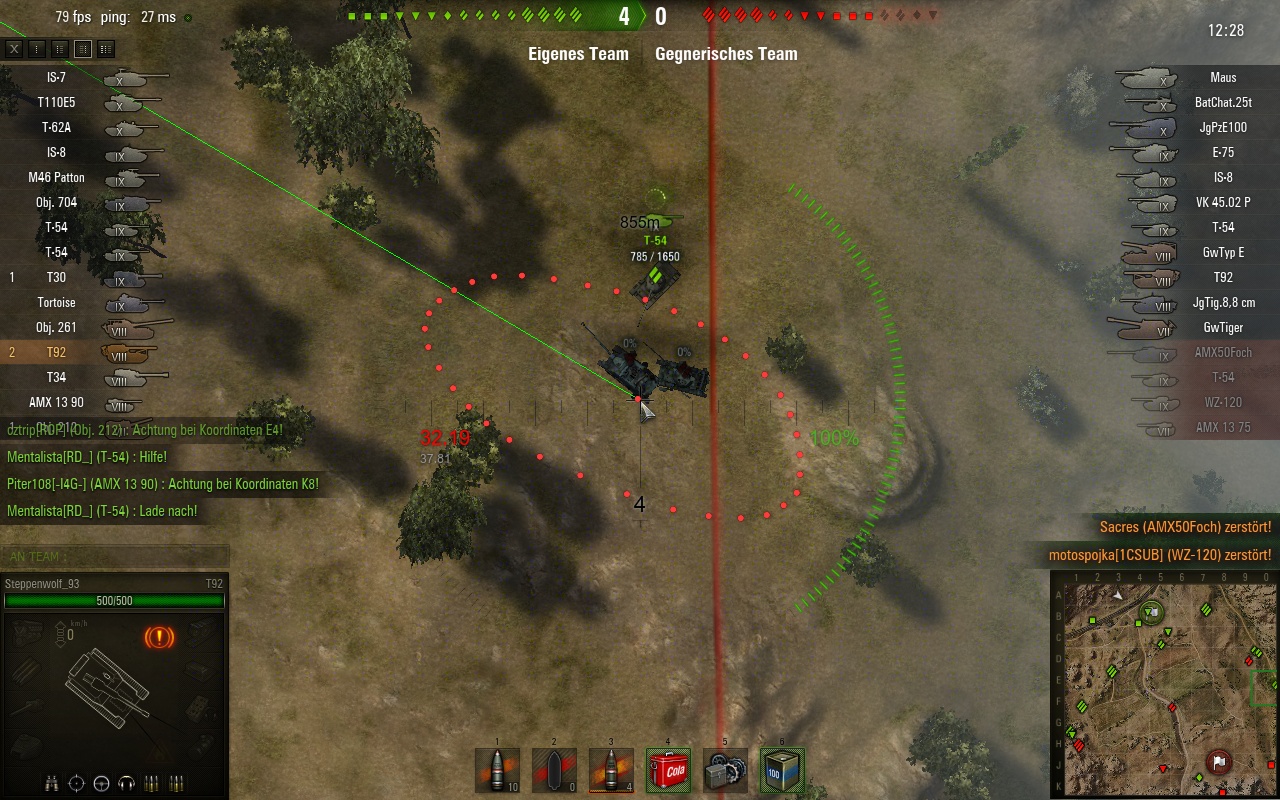1280x800 pixels.
Task: Select the first shell with 10 rounds
Action: pyautogui.click(x=498, y=771)
